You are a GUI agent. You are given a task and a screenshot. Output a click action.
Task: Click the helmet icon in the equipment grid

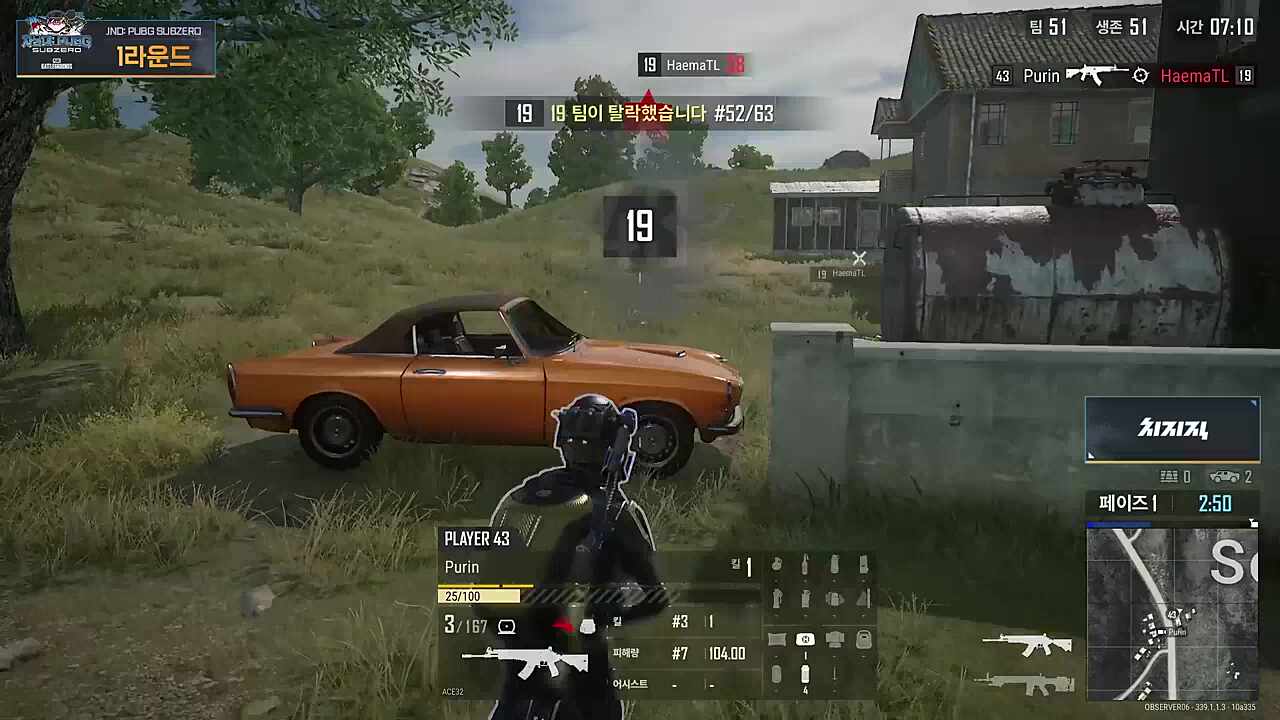tap(834, 638)
